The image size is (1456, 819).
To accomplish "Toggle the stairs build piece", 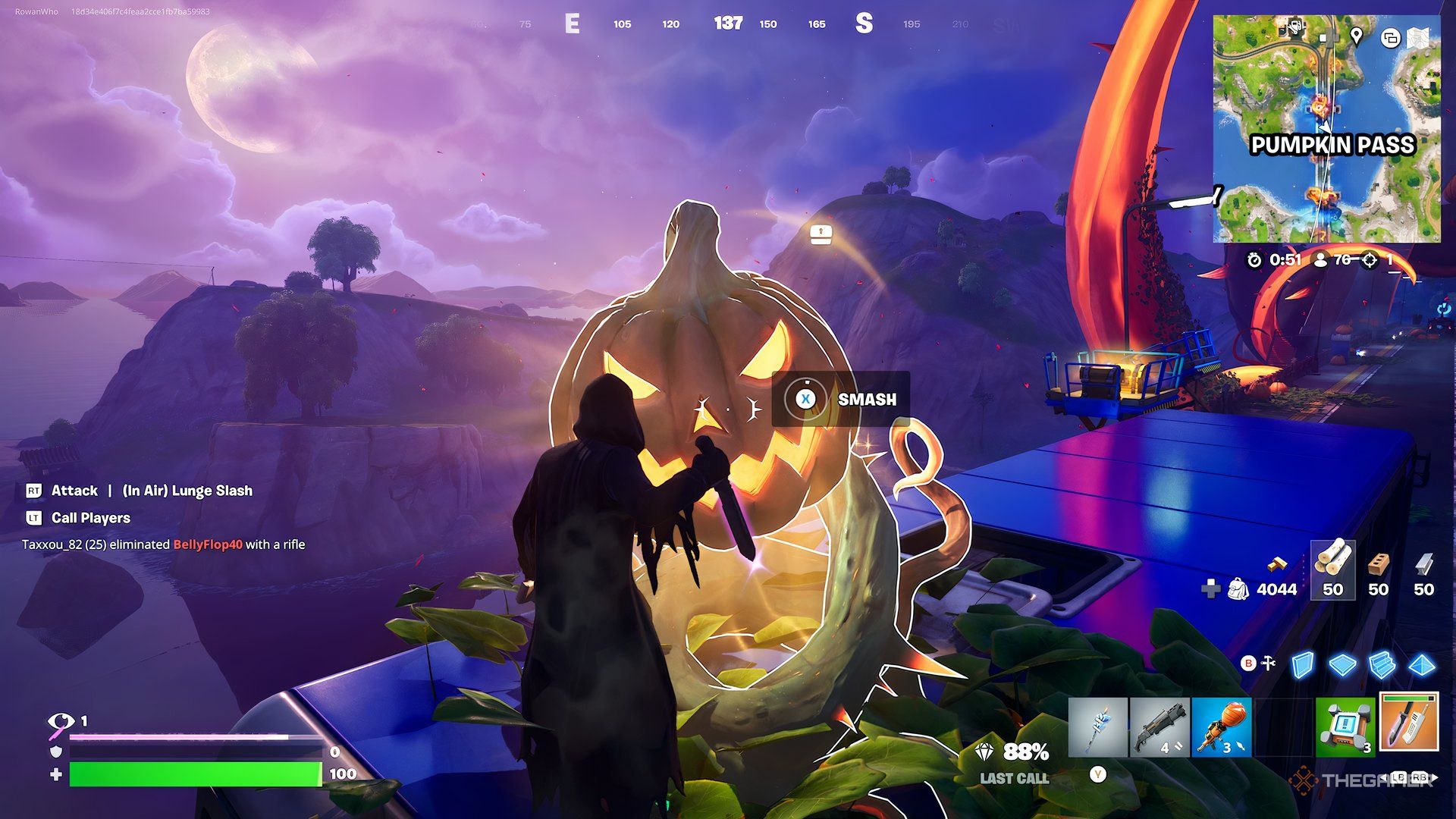I will click(1382, 663).
